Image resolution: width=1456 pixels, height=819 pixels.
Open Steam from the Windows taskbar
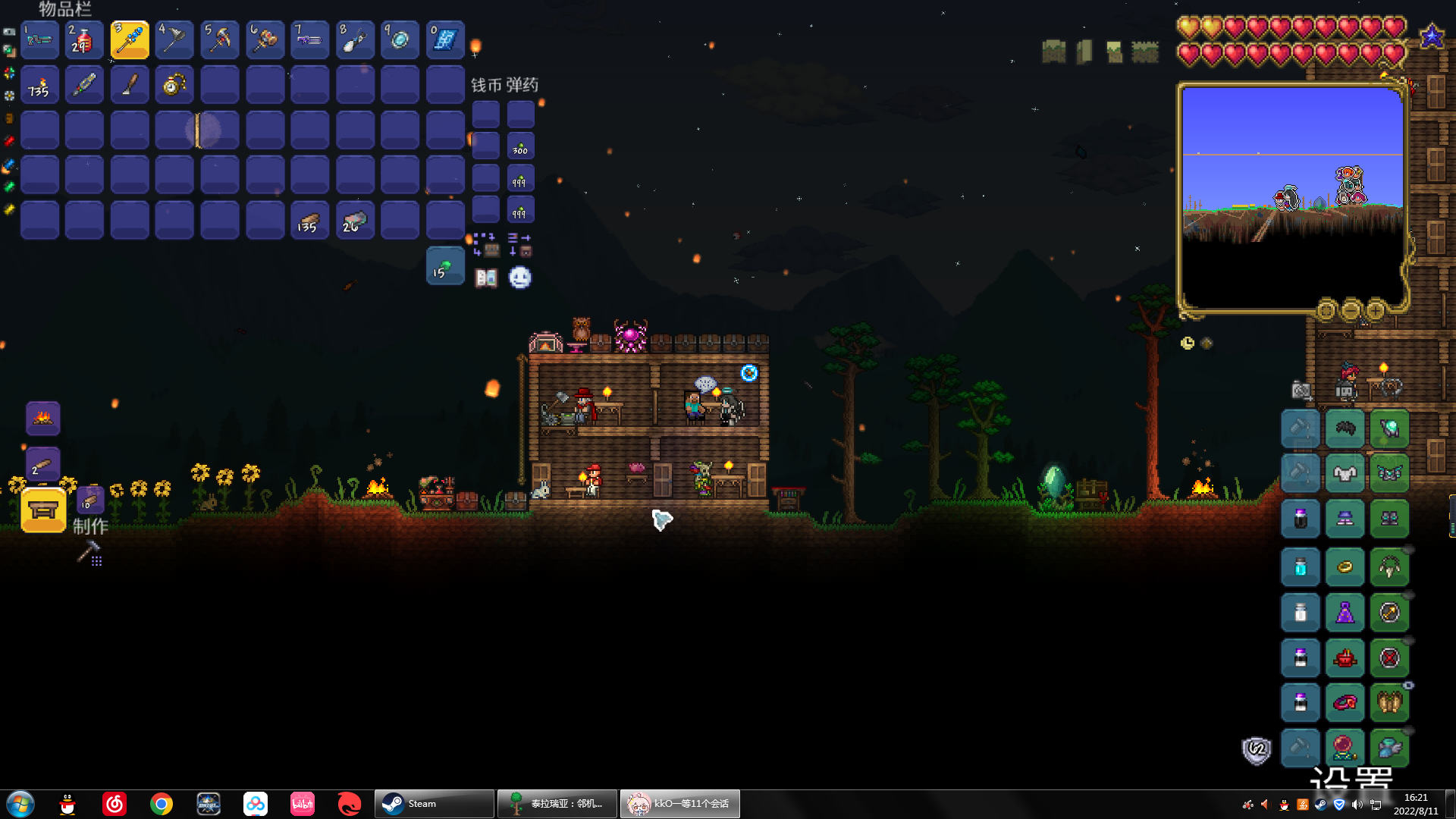(x=434, y=804)
